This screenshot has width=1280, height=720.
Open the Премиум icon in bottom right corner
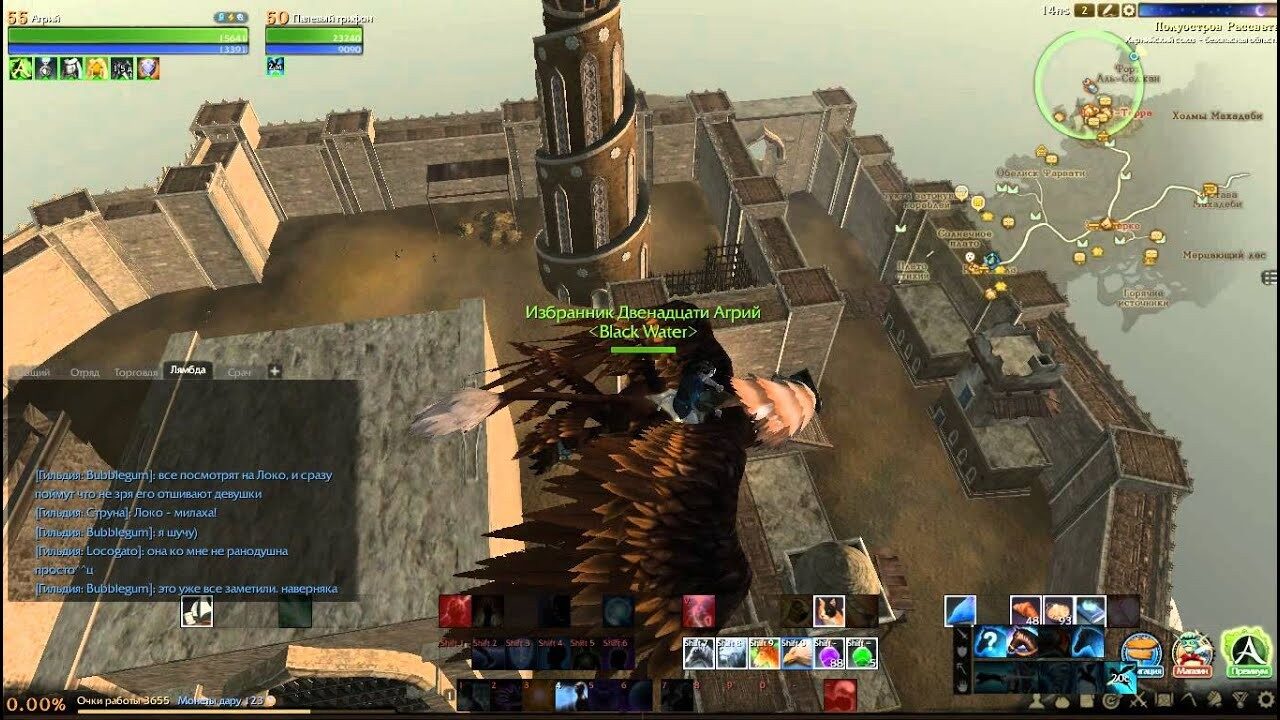1248,652
